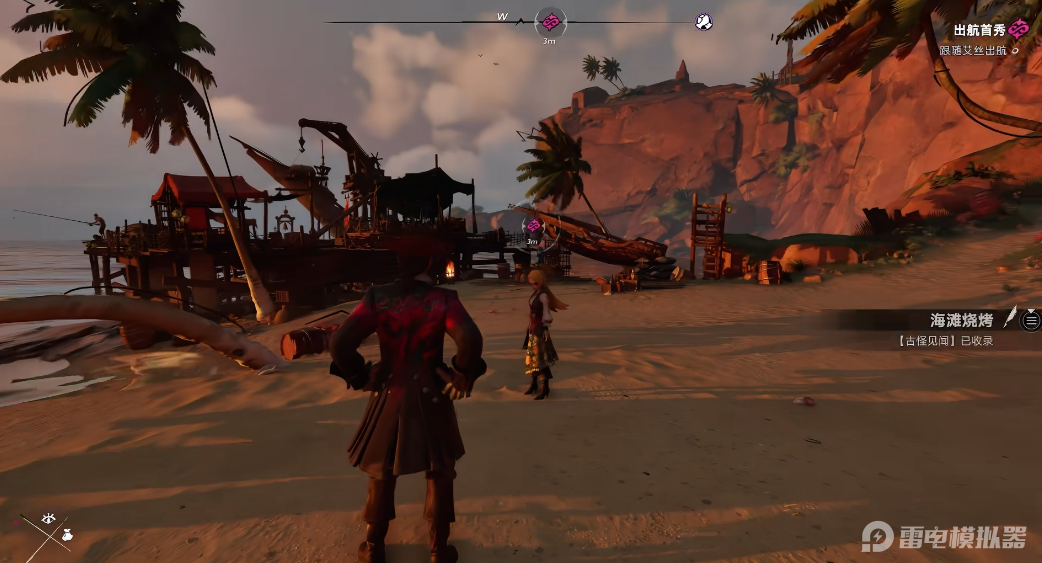Open the 出航首秀 quest tracker
This screenshot has height=563, width=1042.
(980, 31)
